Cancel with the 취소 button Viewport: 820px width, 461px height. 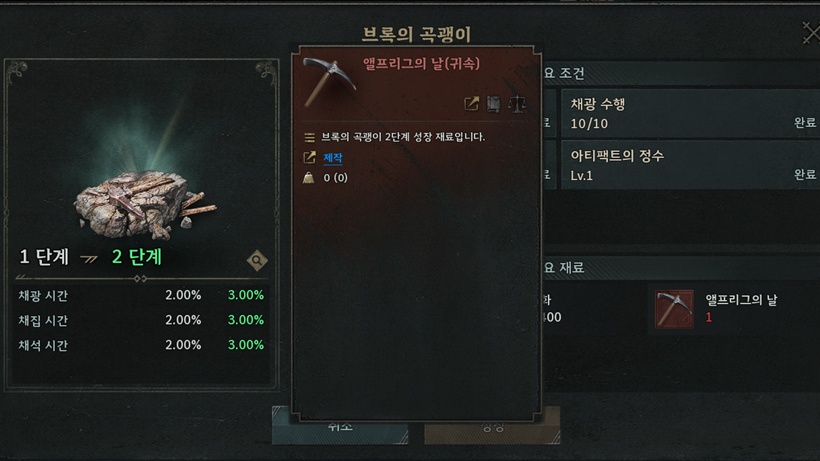[x=340, y=428]
